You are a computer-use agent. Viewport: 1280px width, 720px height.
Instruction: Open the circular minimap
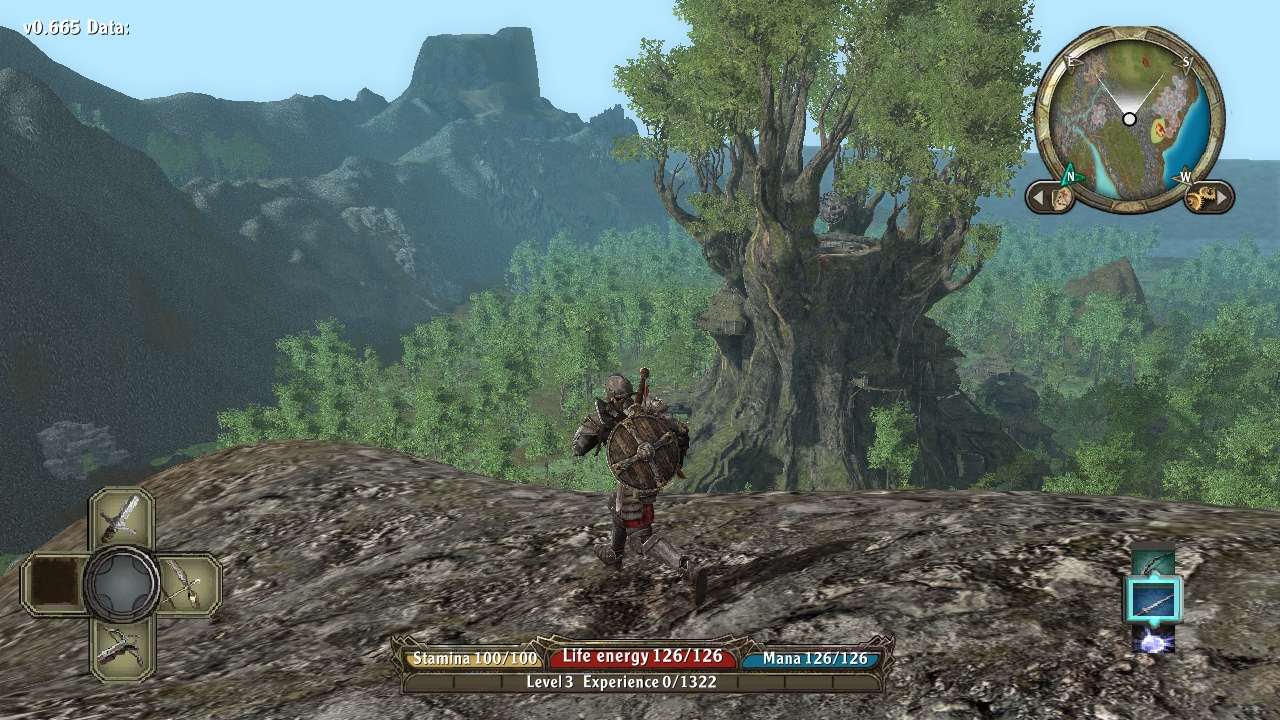click(1129, 119)
